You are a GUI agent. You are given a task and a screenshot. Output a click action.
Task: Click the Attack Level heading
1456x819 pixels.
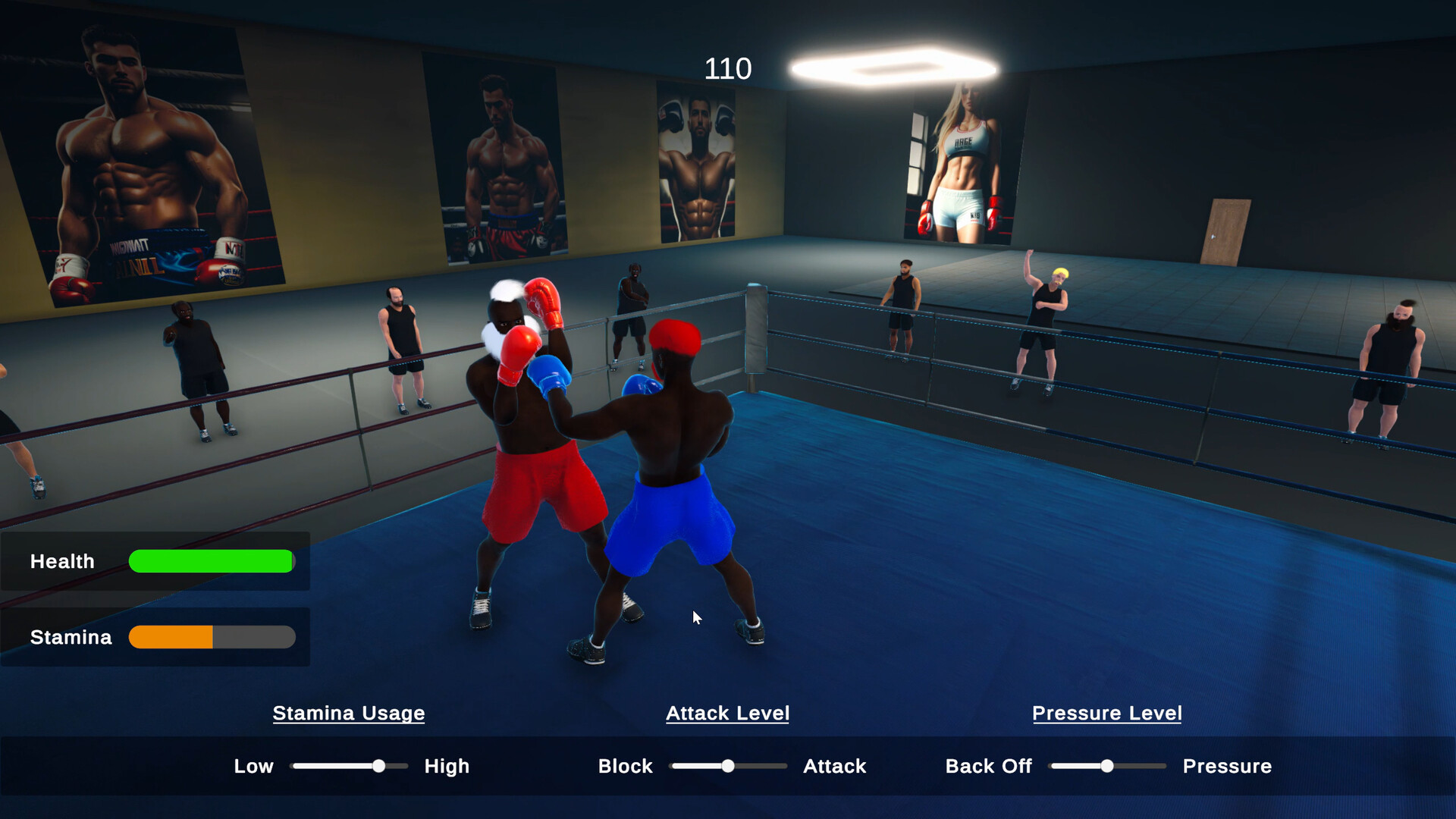click(x=727, y=713)
